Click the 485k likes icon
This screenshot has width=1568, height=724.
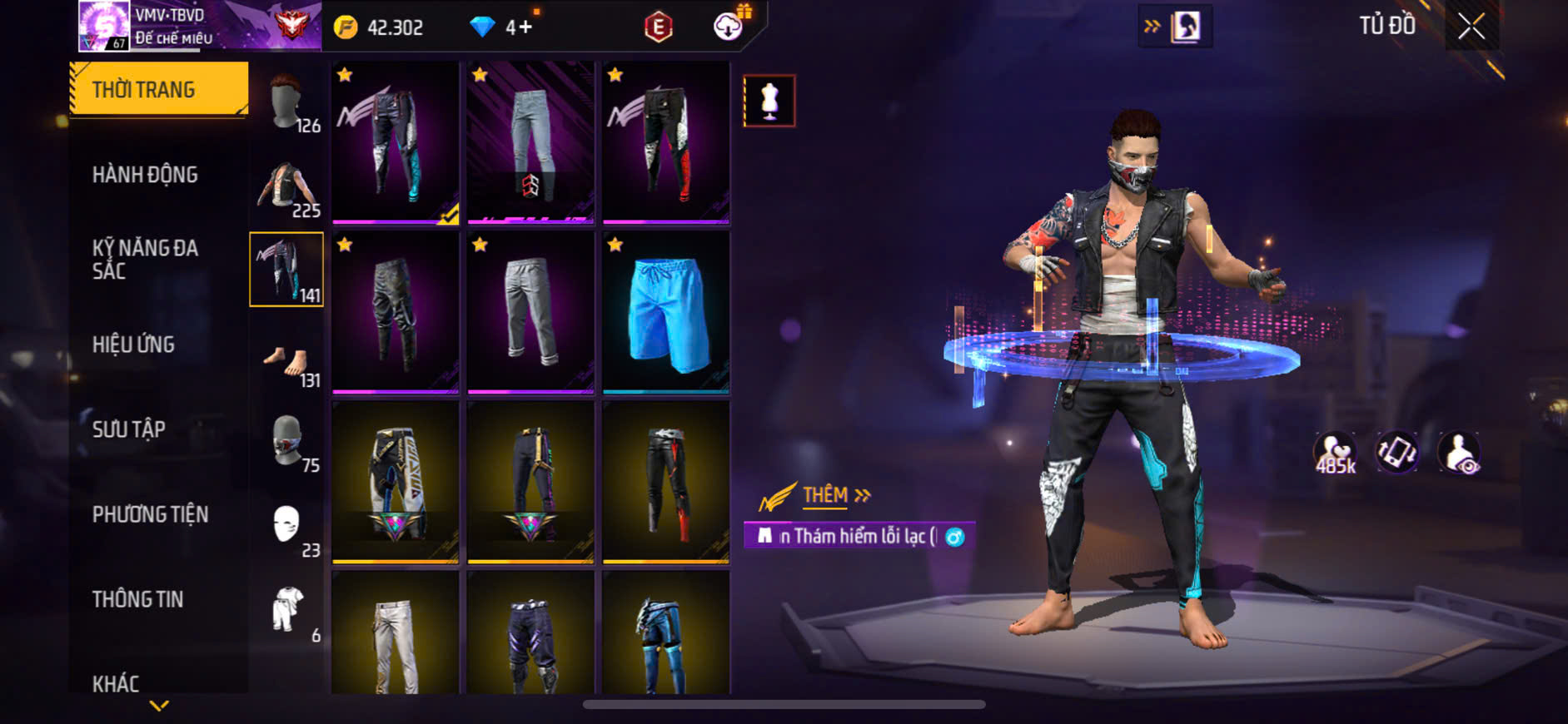[1335, 454]
